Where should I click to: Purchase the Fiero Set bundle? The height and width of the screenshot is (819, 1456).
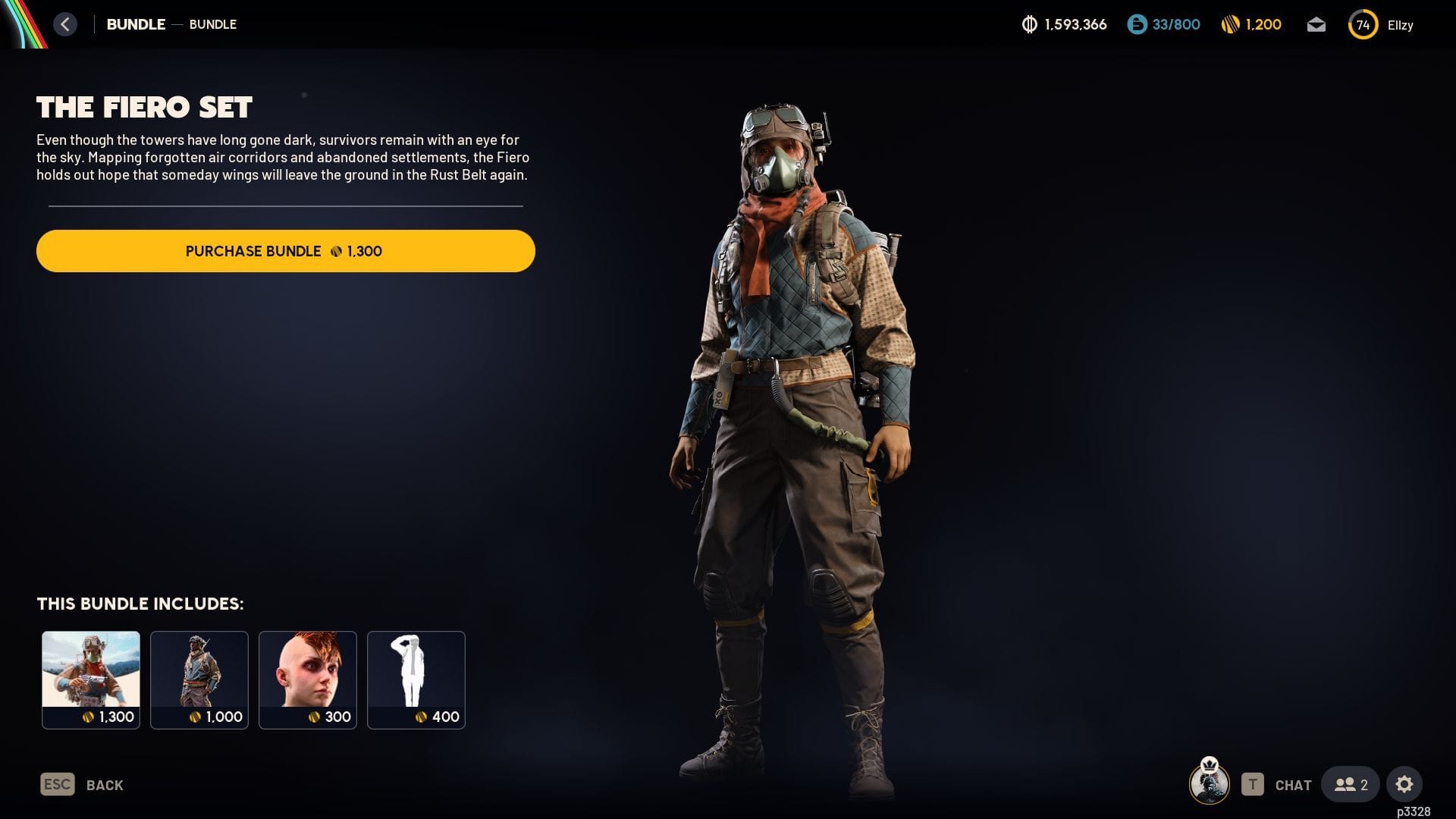(x=285, y=251)
